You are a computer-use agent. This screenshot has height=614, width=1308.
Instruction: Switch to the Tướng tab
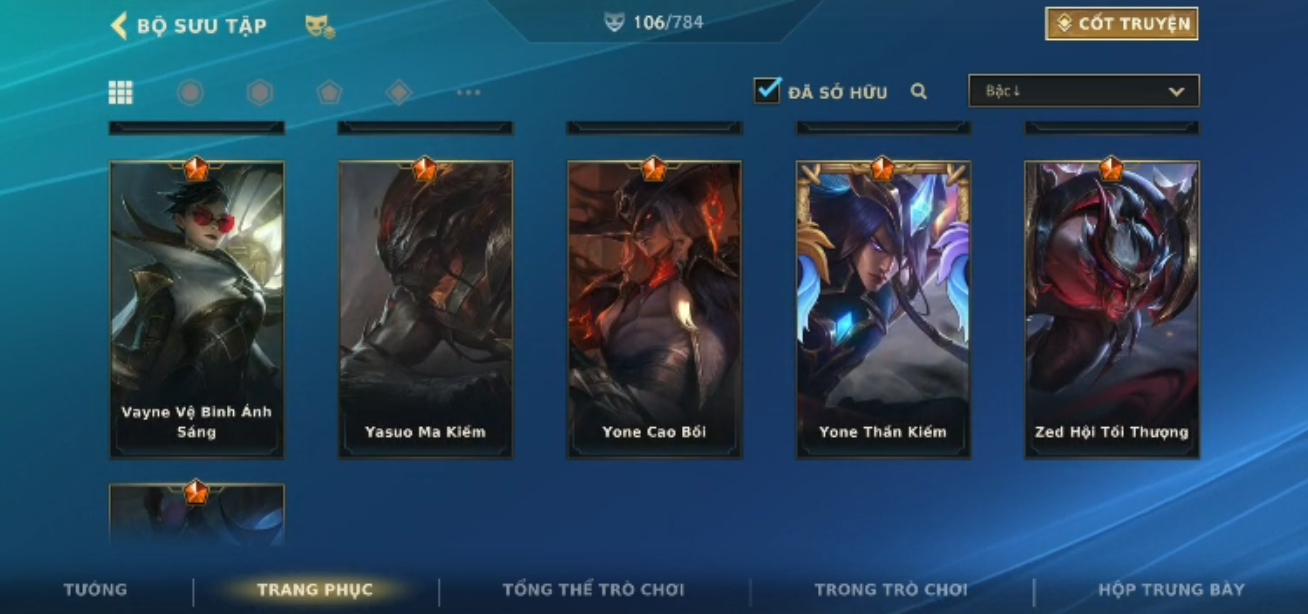[95, 589]
